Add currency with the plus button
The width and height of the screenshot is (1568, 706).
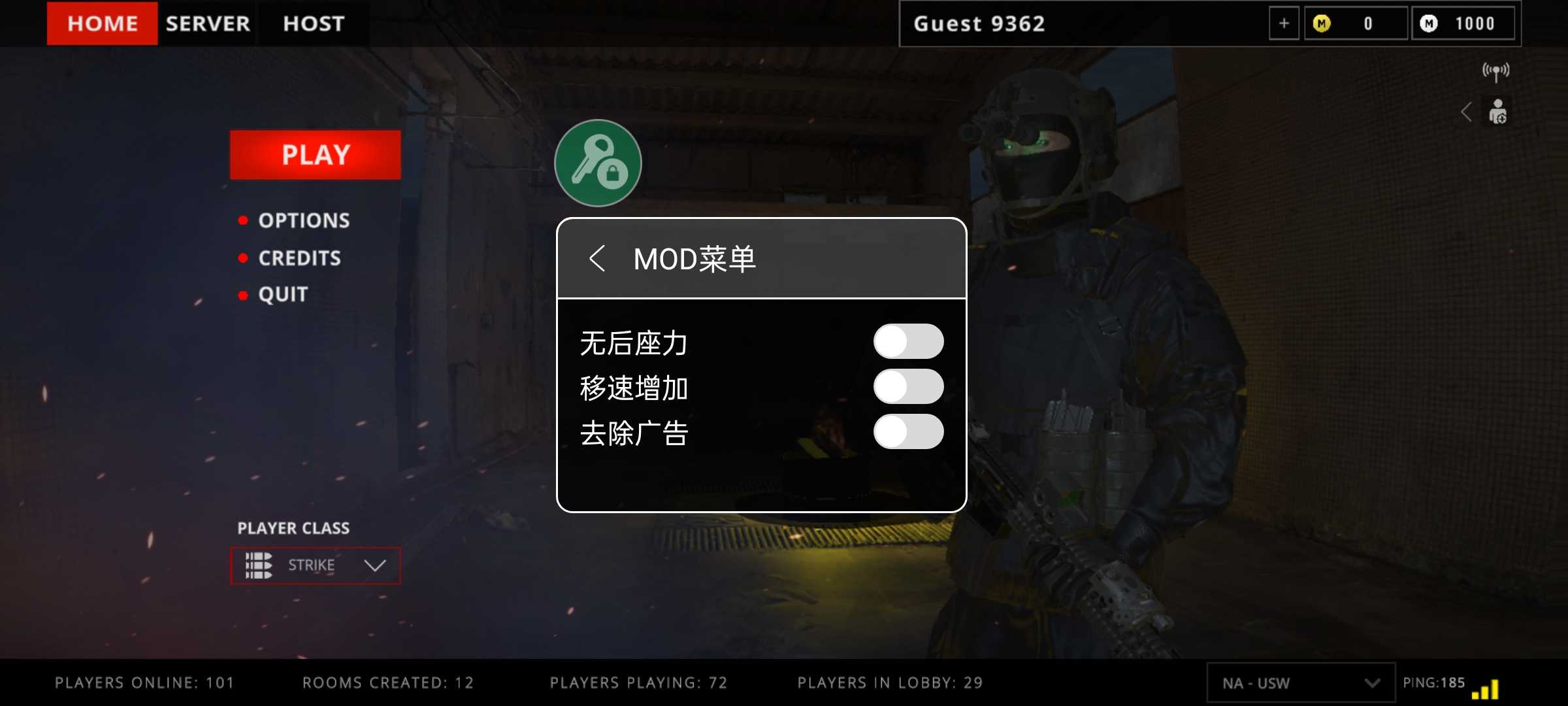tap(1284, 24)
